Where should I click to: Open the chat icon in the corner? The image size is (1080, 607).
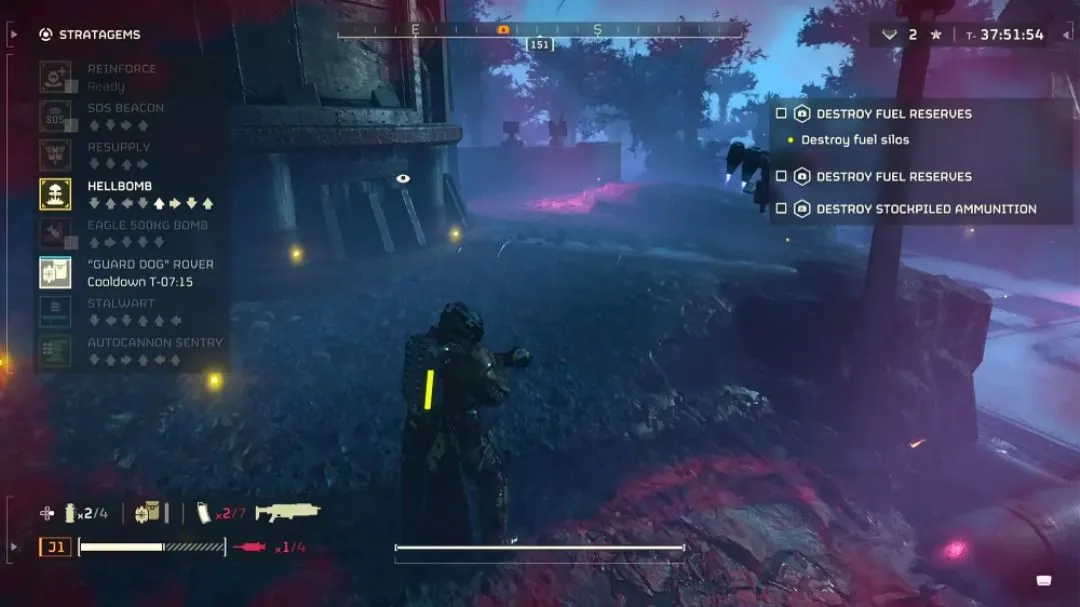coord(1044,580)
